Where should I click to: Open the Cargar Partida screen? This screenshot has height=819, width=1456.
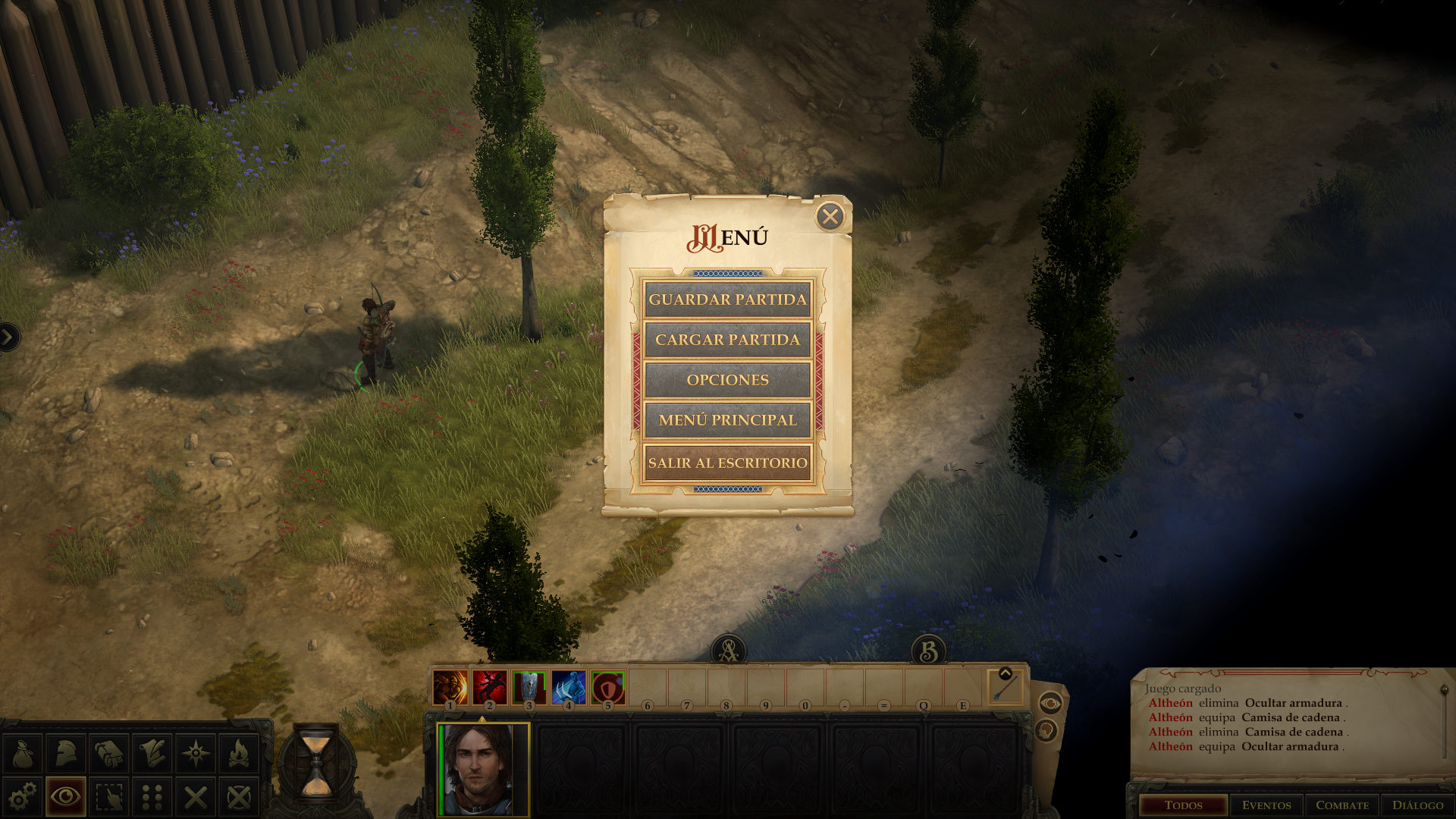coord(727,340)
